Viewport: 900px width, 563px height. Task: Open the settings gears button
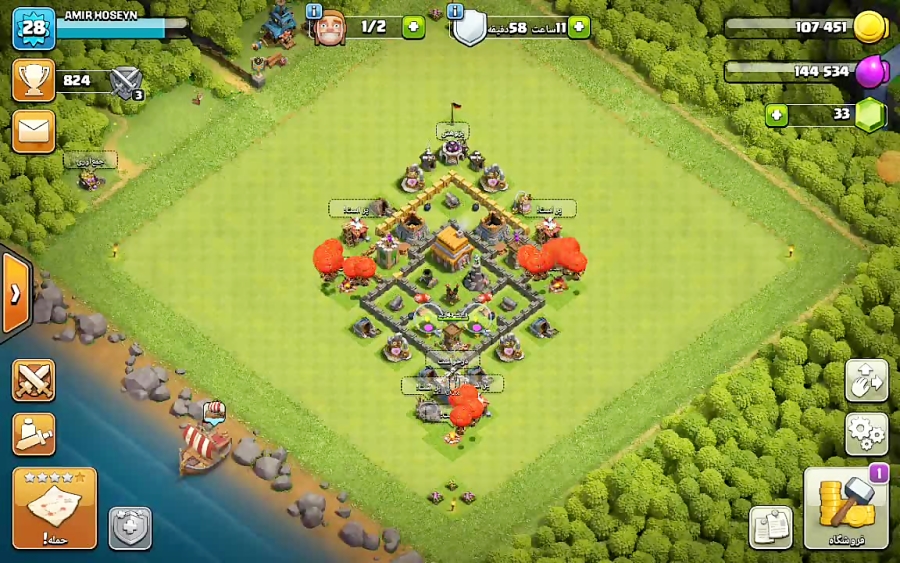click(x=866, y=434)
